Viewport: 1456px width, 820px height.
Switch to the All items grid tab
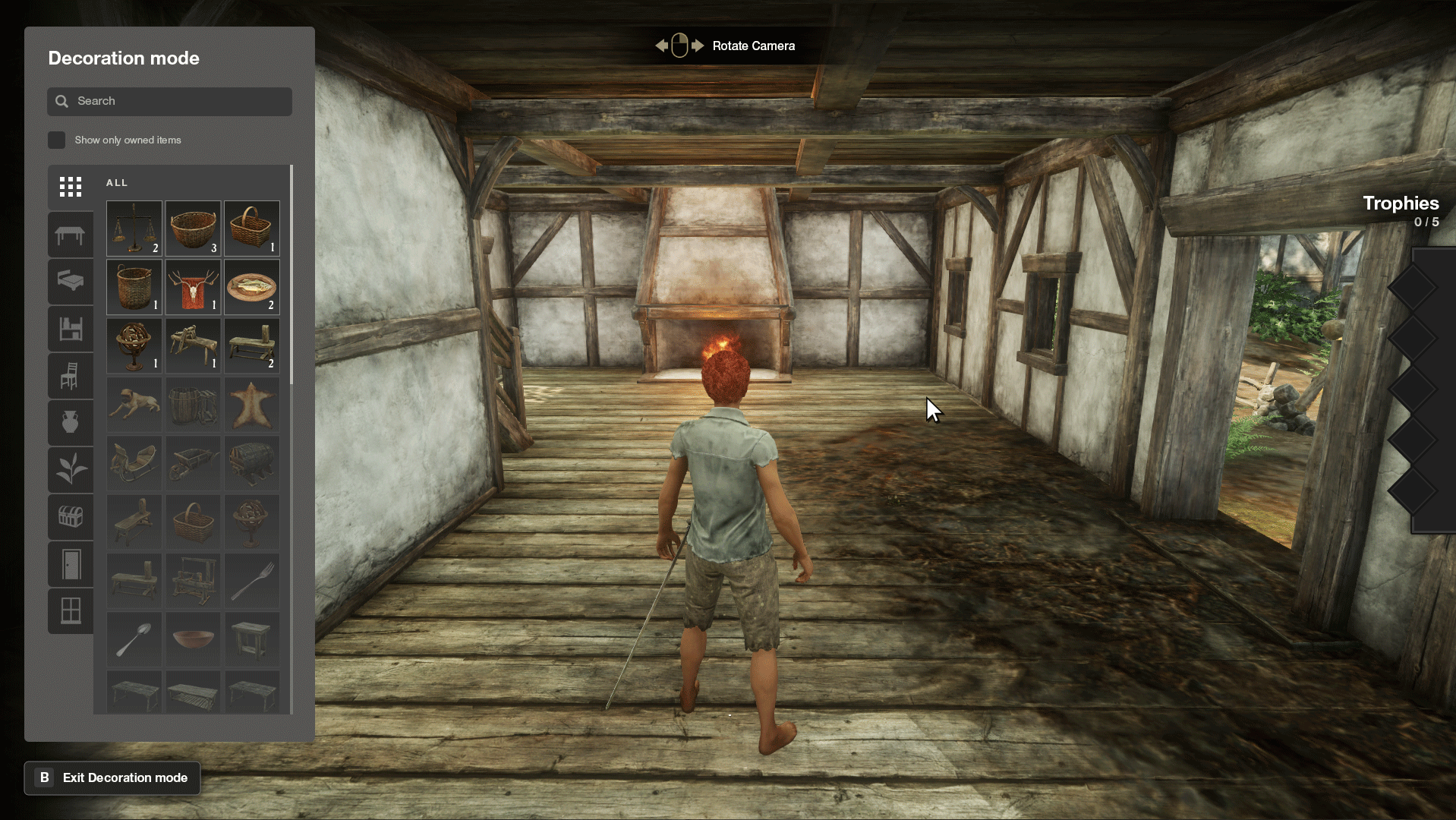pos(71,187)
